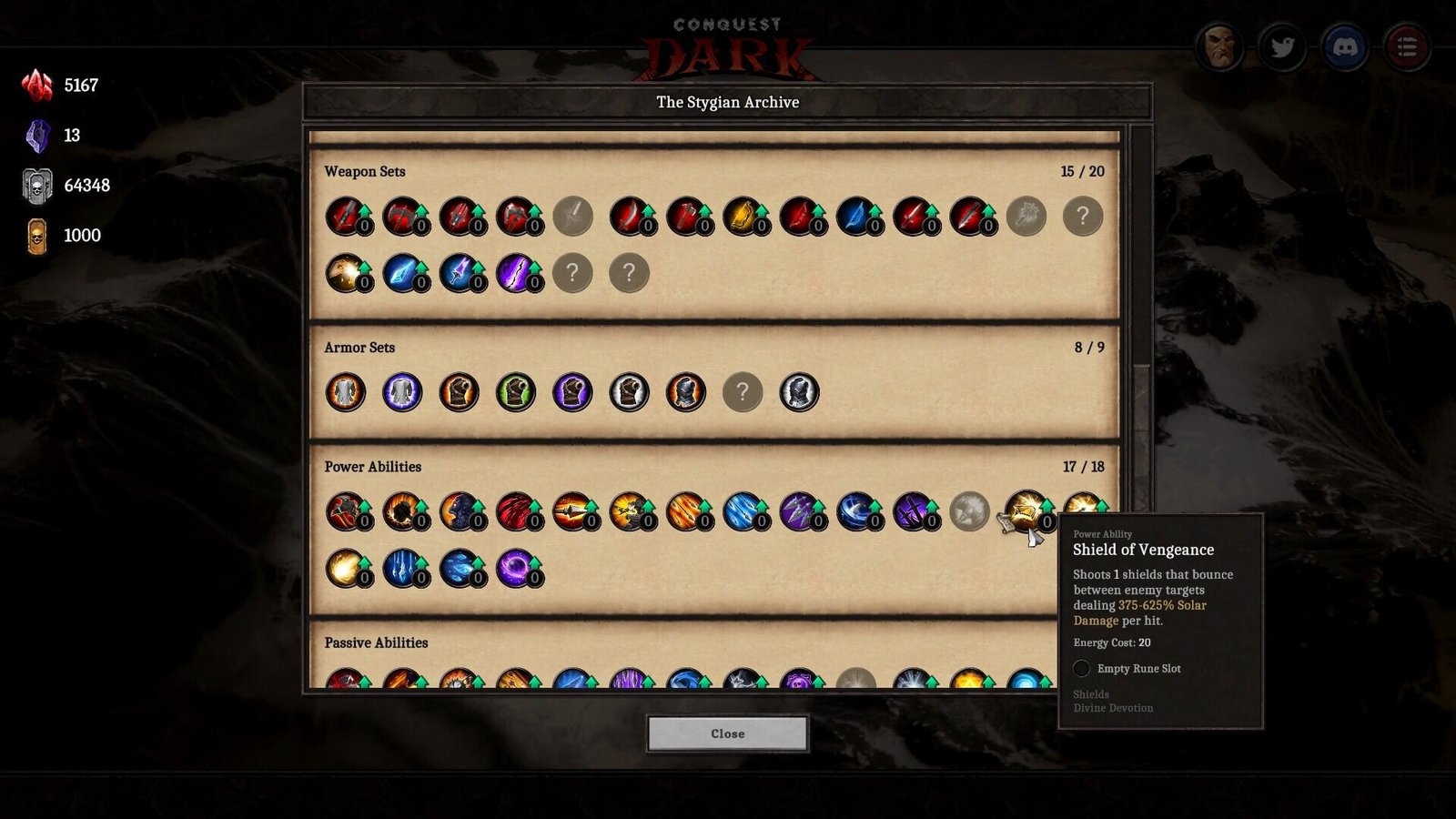Select the purple-glowing robe armor set icon

coord(402,391)
